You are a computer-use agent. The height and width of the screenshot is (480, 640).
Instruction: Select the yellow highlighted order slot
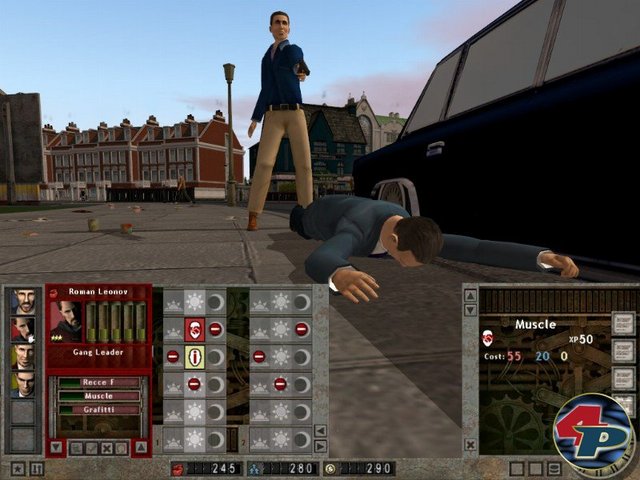click(194, 357)
